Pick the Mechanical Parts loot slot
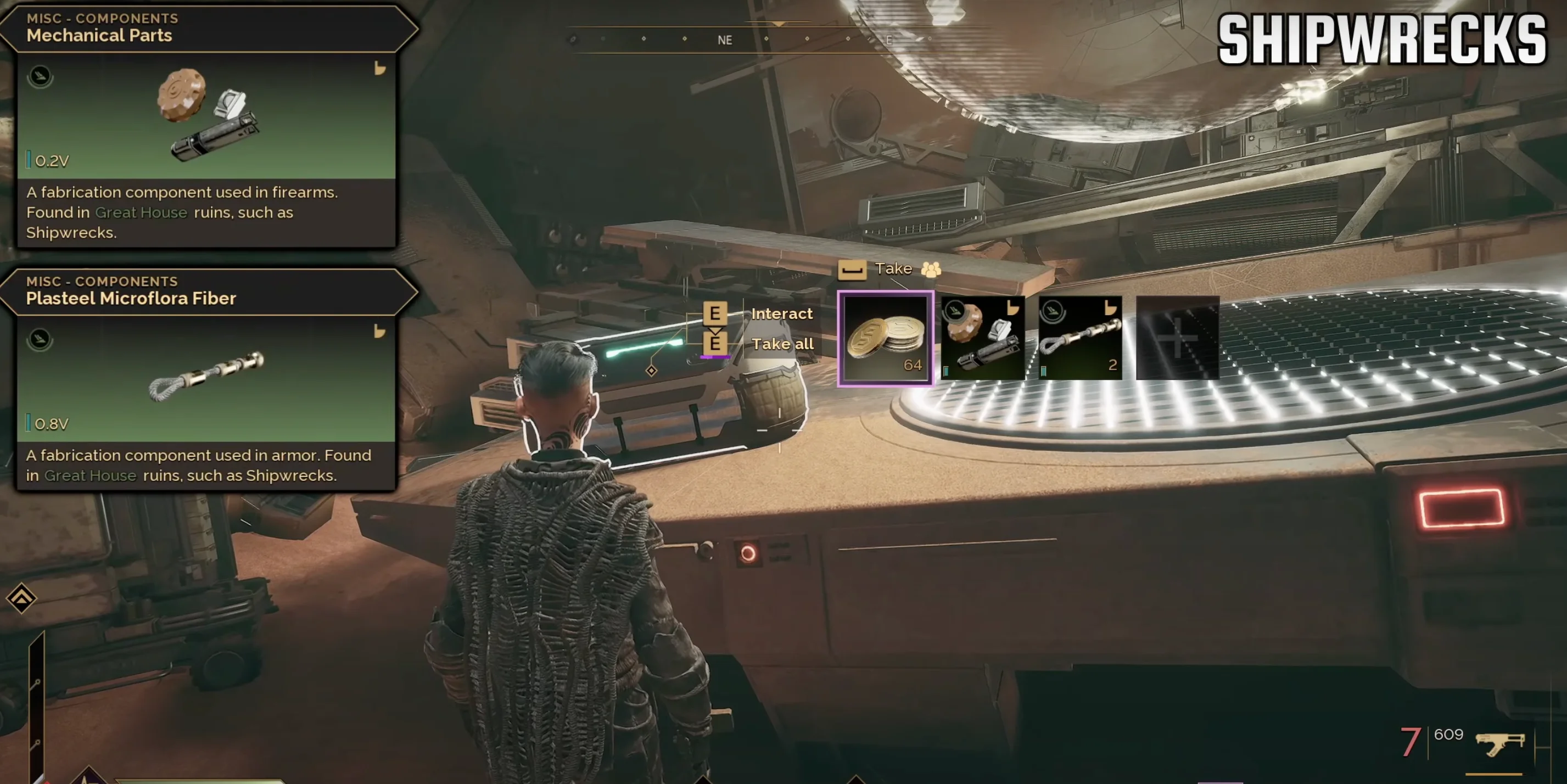 click(982, 338)
